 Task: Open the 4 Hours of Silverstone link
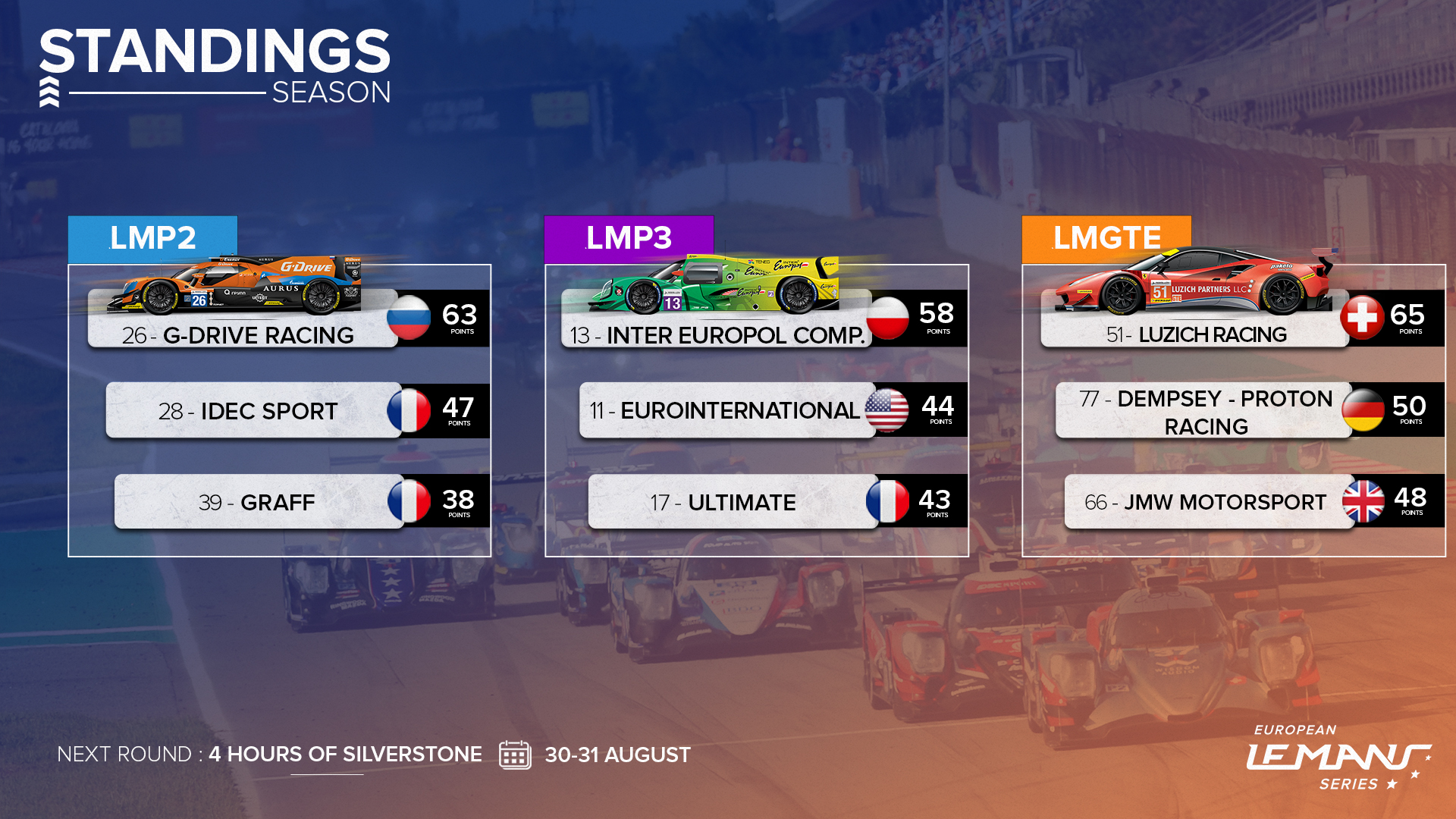345,755
